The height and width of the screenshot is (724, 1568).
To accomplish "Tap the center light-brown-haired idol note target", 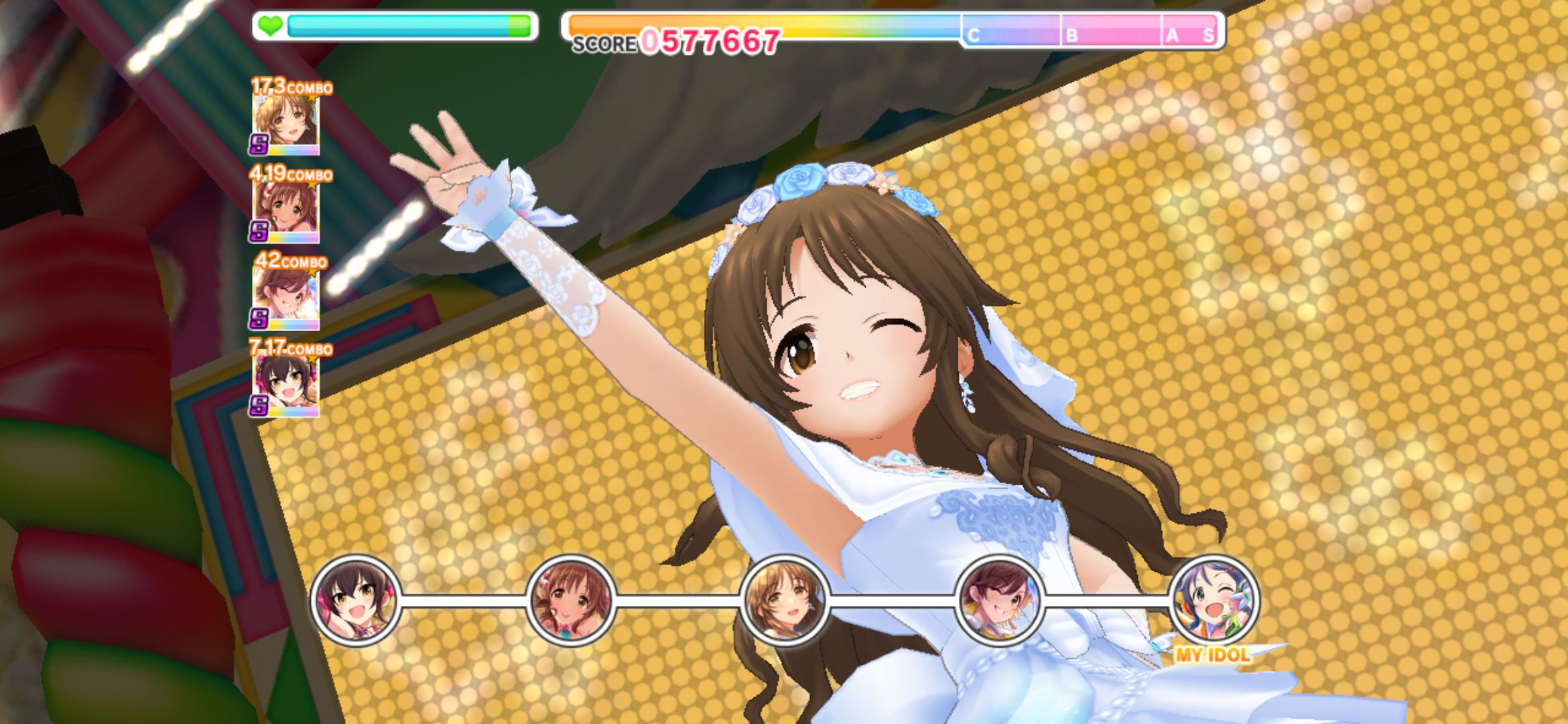I will point(785,600).
